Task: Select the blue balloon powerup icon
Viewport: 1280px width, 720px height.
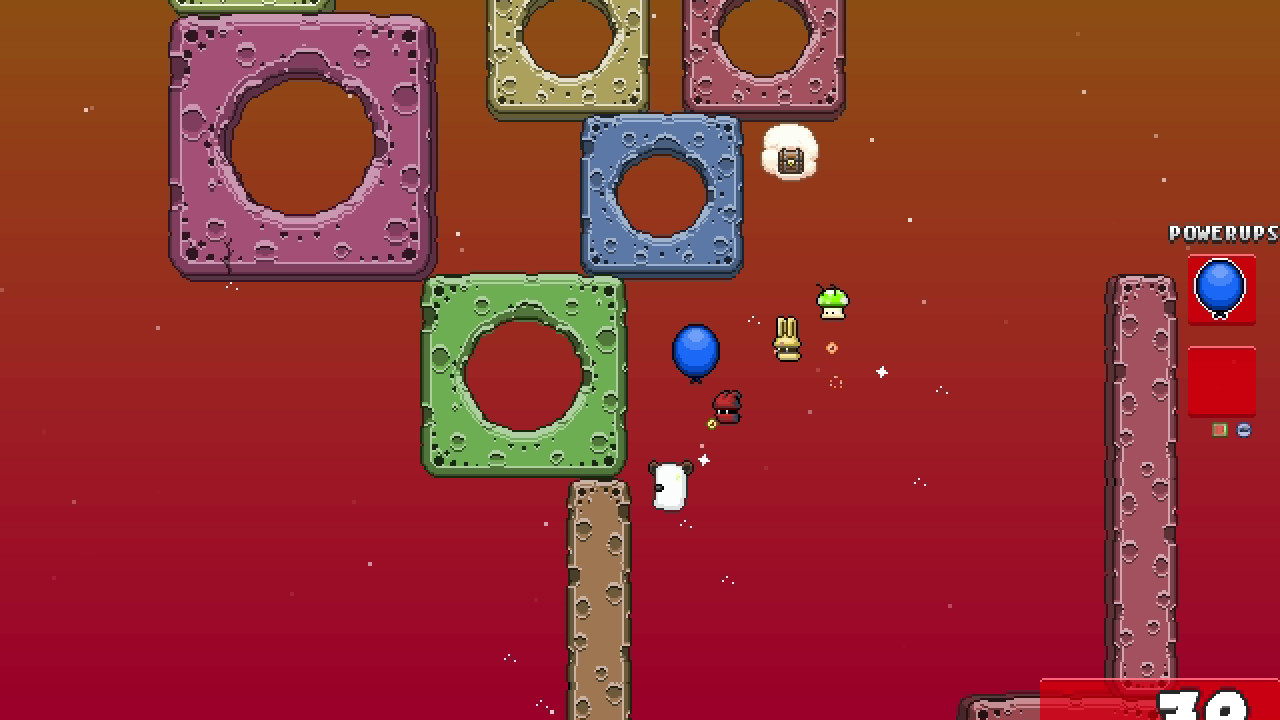Action: [1221, 290]
